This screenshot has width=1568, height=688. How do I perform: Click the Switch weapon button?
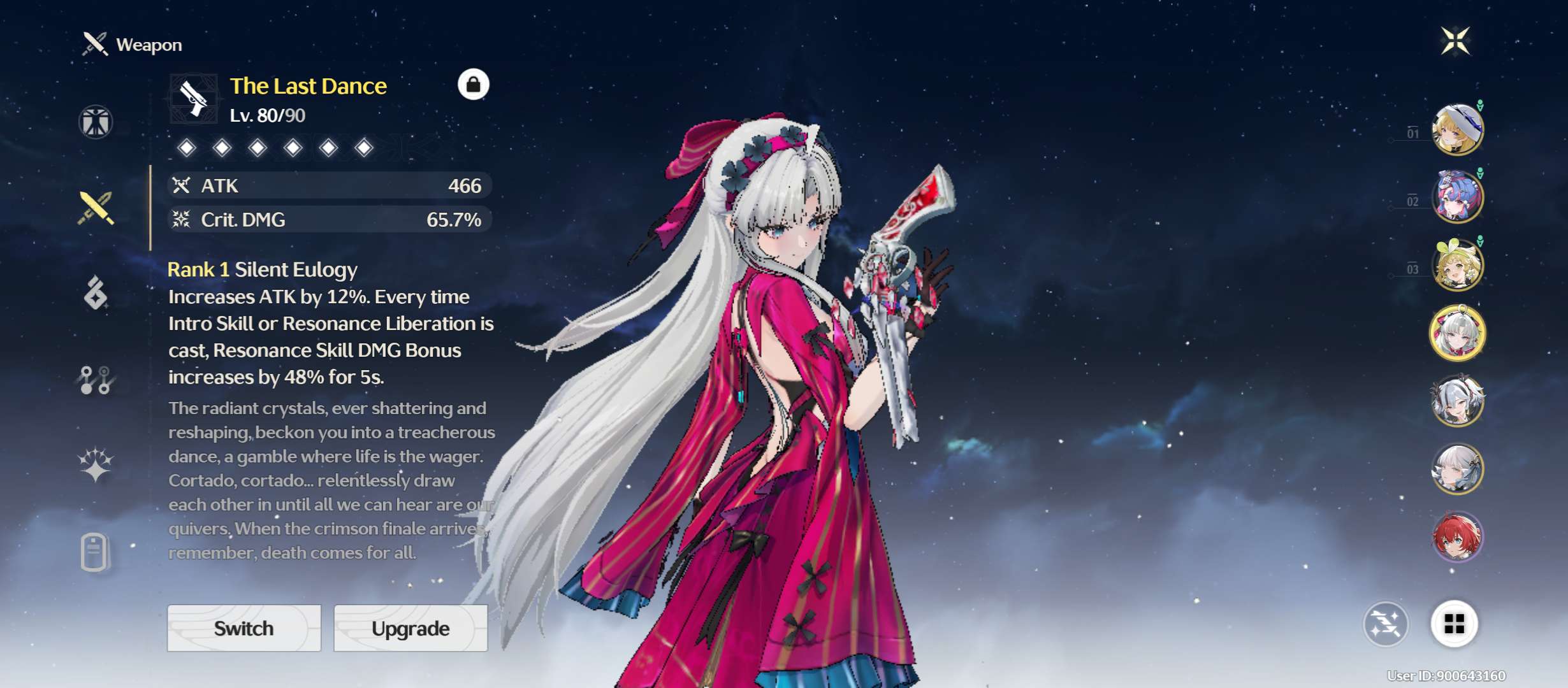tap(244, 628)
